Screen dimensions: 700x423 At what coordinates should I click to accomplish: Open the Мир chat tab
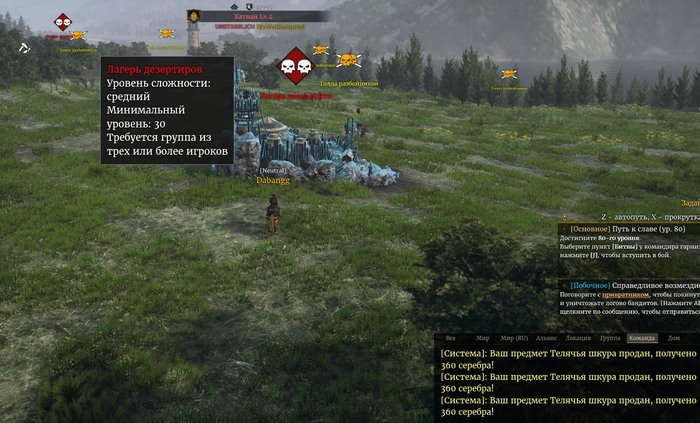(483, 339)
